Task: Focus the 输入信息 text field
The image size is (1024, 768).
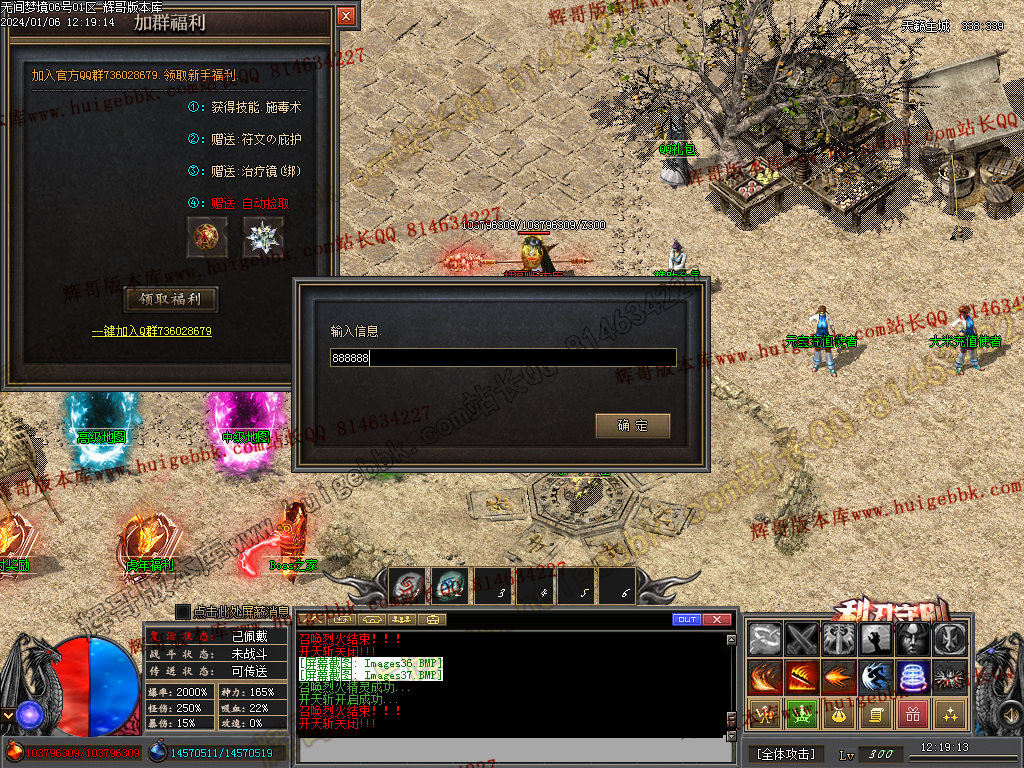Action: [503, 357]
